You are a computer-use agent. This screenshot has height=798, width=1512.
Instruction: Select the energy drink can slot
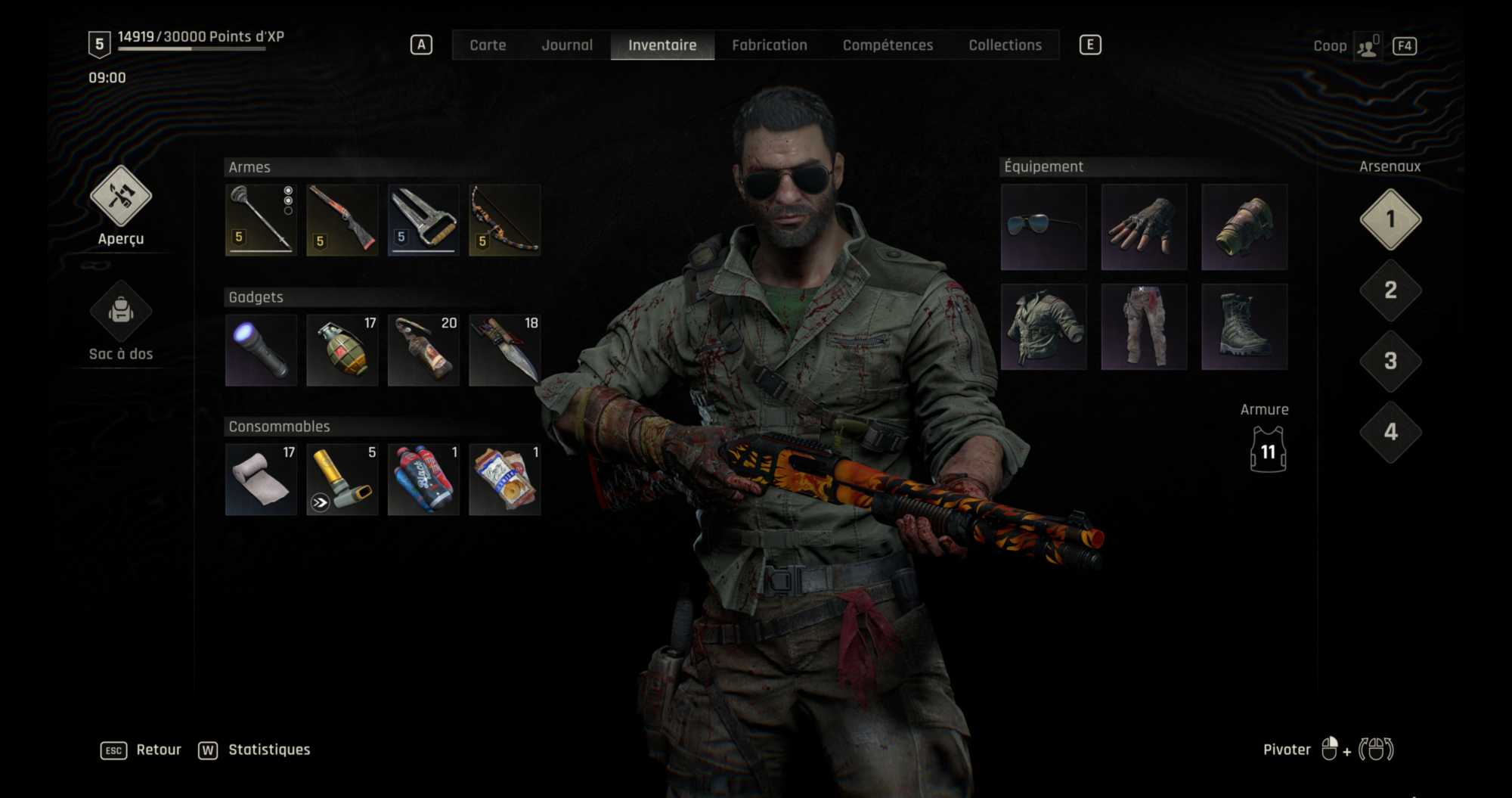423,480
